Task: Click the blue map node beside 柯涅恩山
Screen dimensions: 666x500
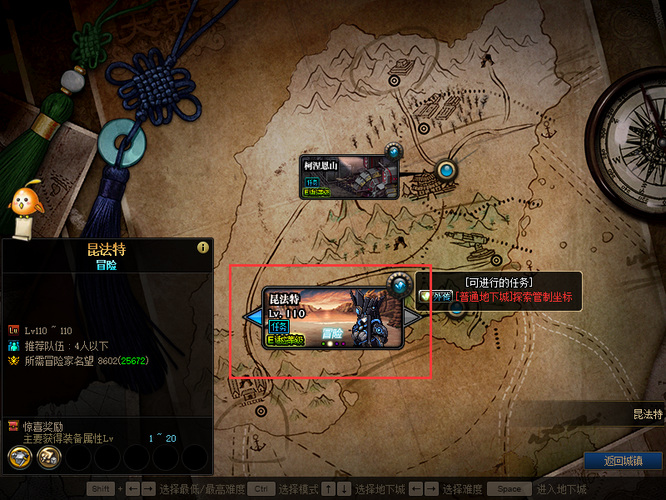Action: 446,170
